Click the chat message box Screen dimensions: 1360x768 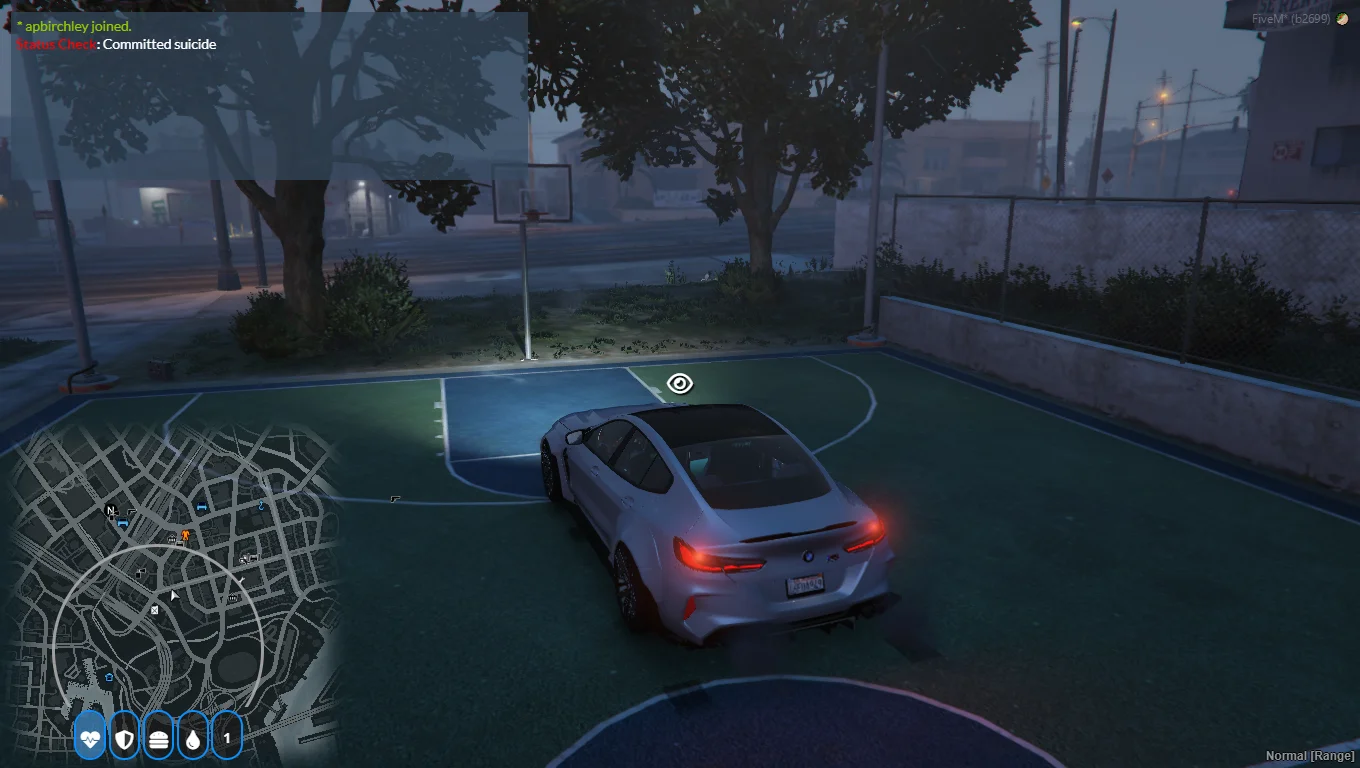(268, 96)
